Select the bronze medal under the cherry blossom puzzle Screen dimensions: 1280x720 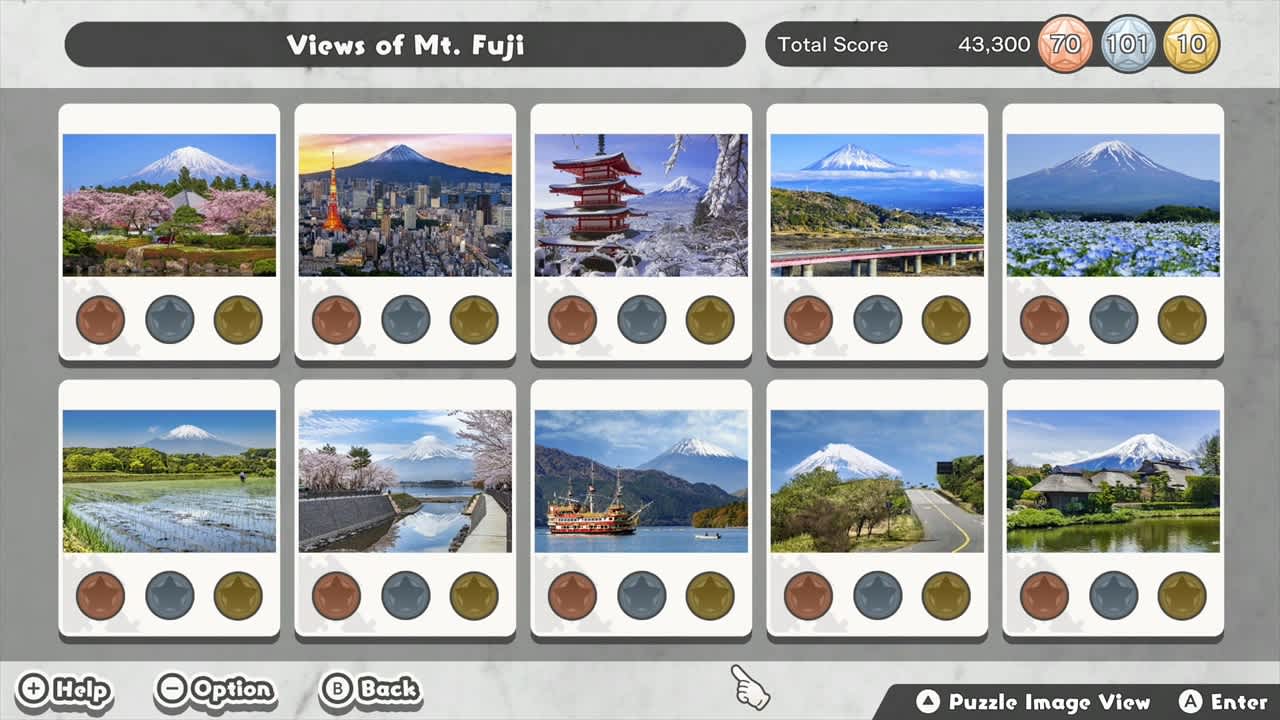coord(100,320)
